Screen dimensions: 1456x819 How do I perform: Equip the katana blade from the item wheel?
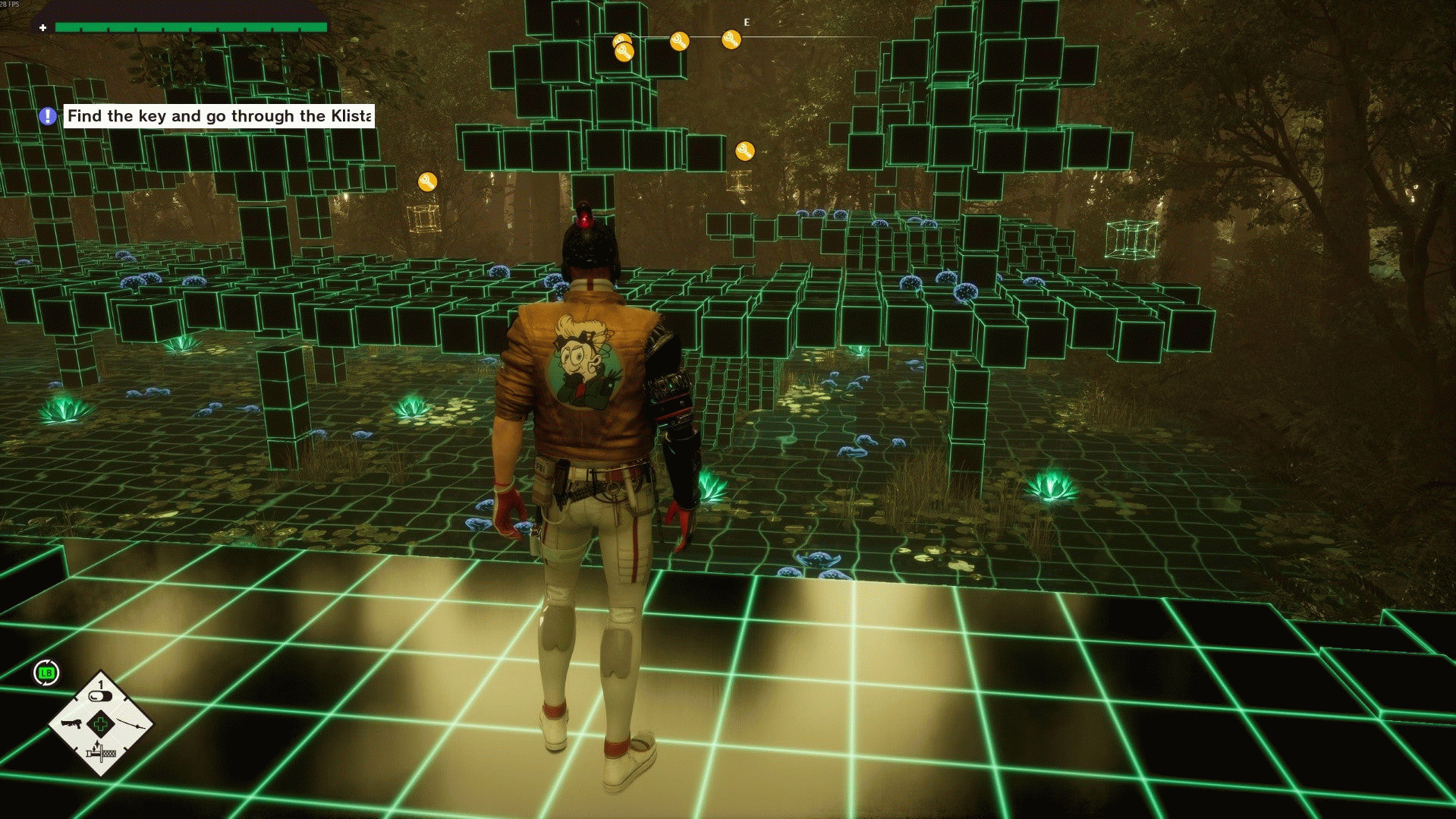click(132, 724)
